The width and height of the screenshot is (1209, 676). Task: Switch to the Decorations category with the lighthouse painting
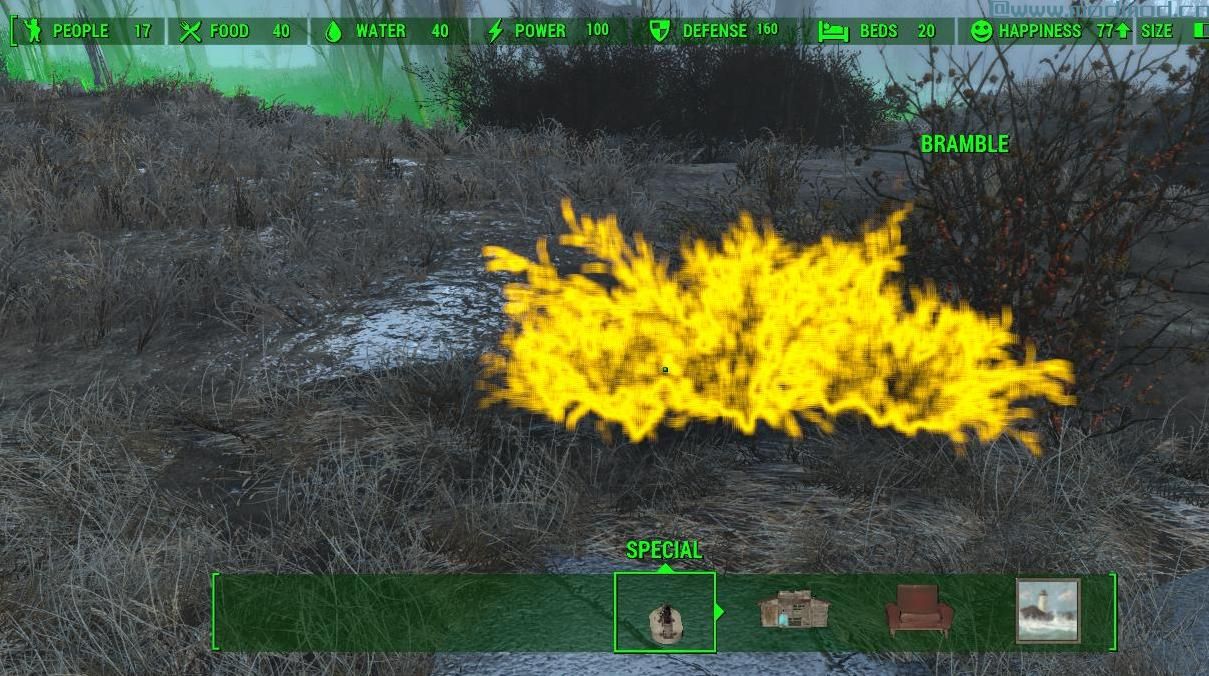click(x=1047, y=610)
